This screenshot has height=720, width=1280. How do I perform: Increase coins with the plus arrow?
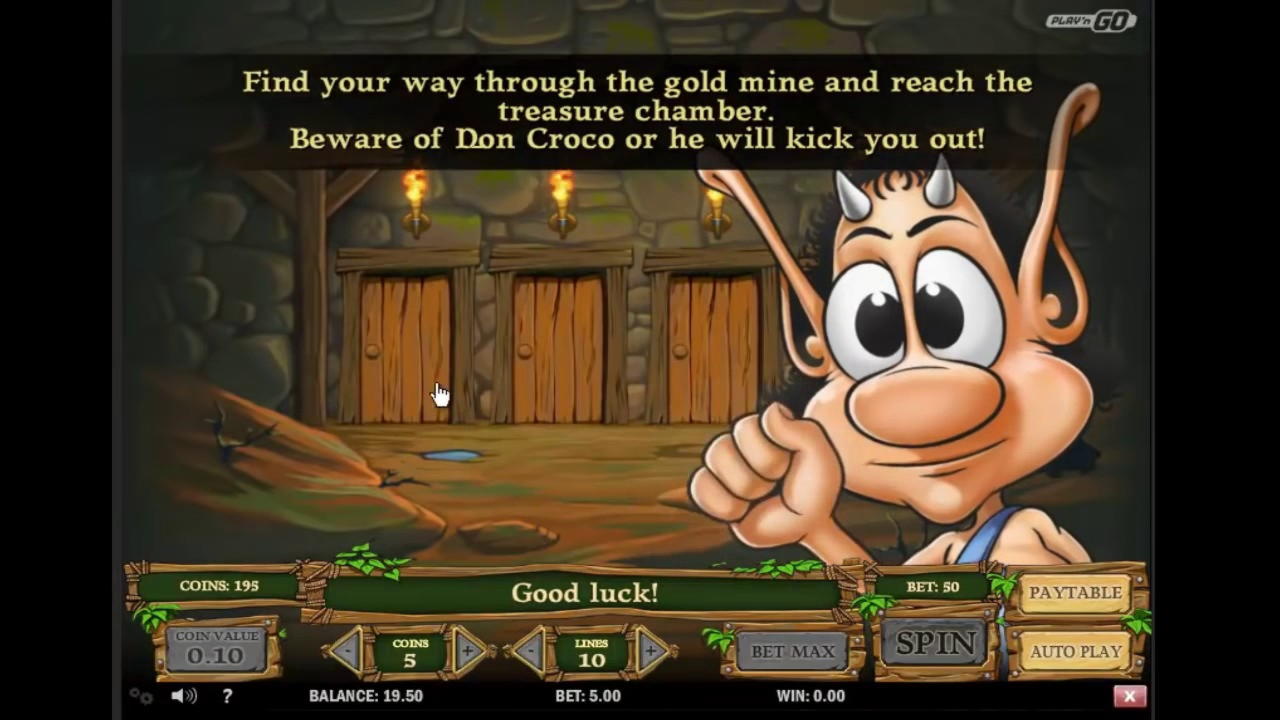click(x=468, y=652)
